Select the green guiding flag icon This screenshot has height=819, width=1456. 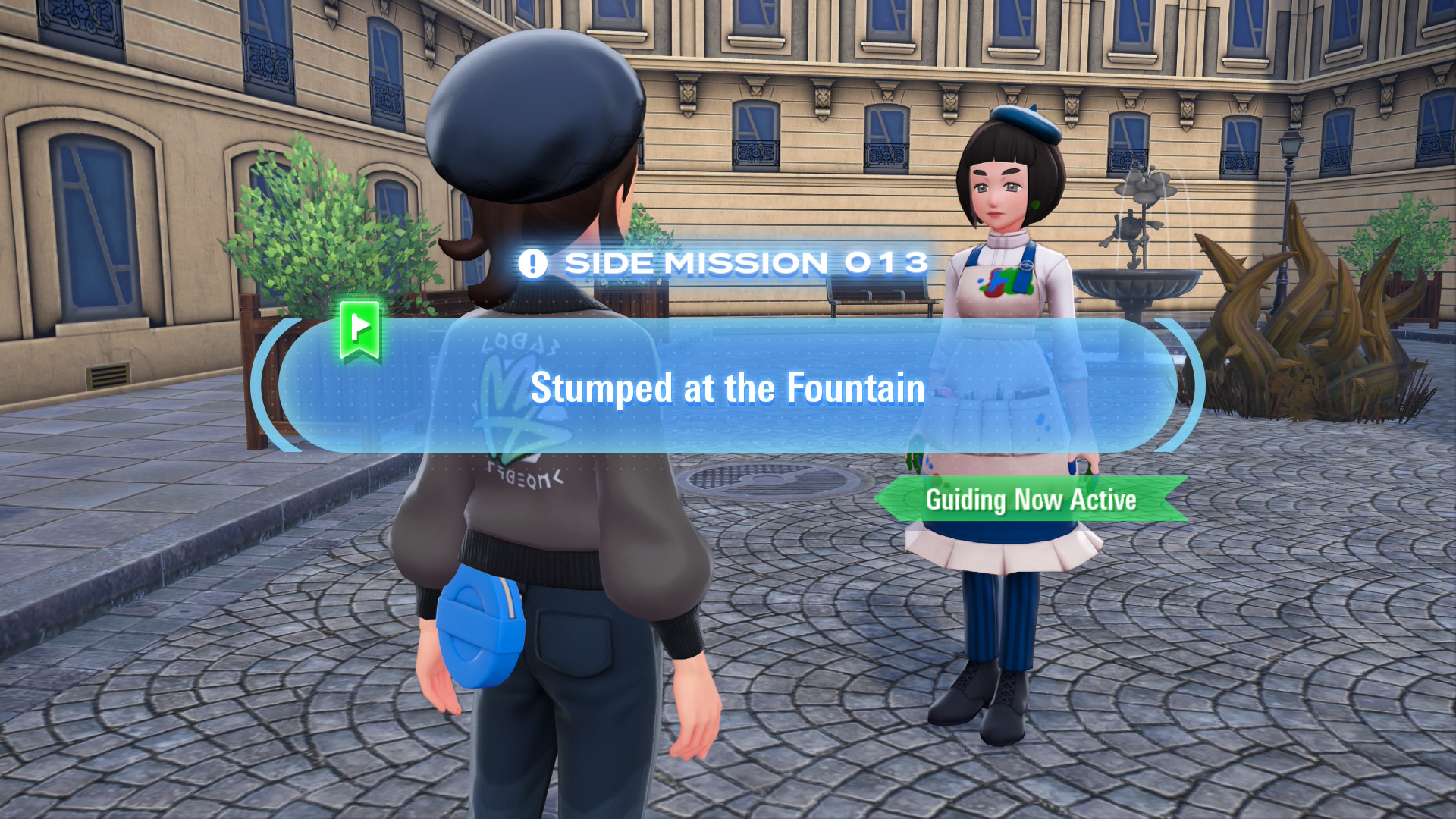[359, 329]
